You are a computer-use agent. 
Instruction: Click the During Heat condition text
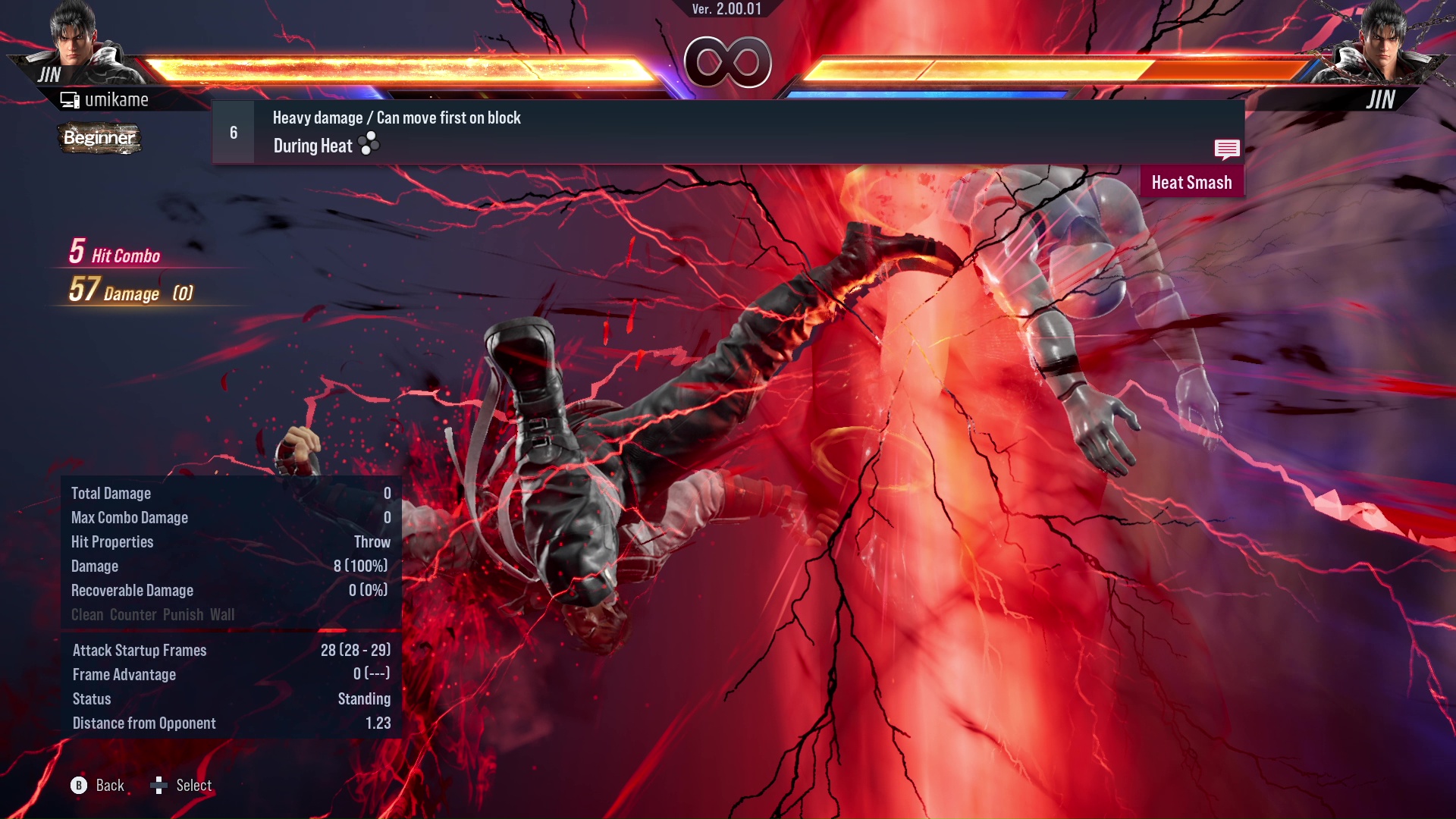pyautogui.click(x=312, y=145)
